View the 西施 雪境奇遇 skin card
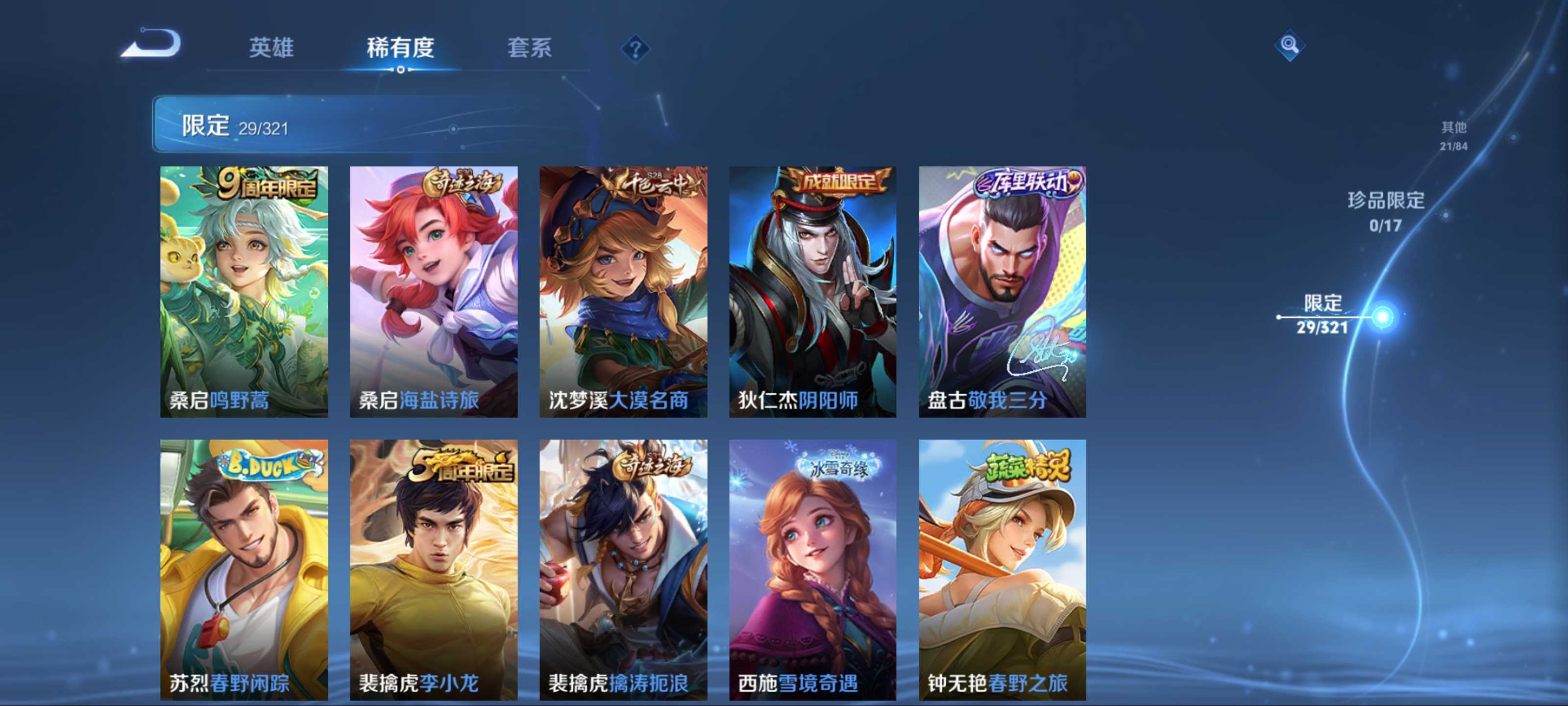Image resolution: width=1568 pixels, height=706 pixels. click(812, 570)
